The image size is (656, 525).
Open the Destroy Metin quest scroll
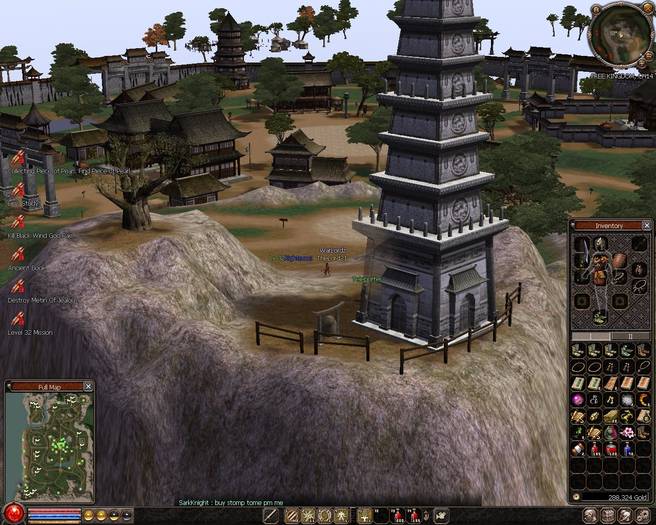[17, 287]
